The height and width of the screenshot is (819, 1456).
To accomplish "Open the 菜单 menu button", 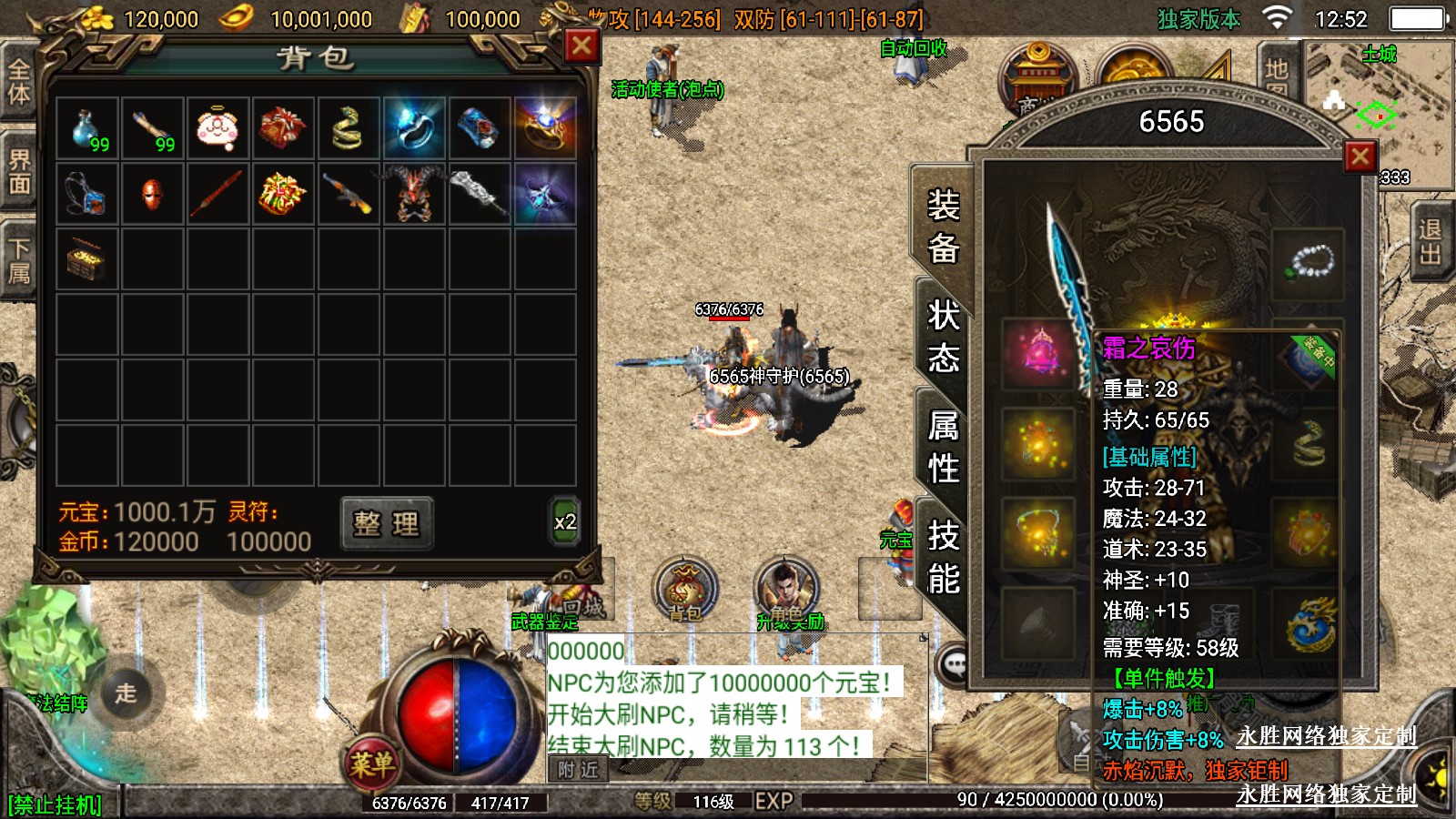I will [x=371, y=764].
